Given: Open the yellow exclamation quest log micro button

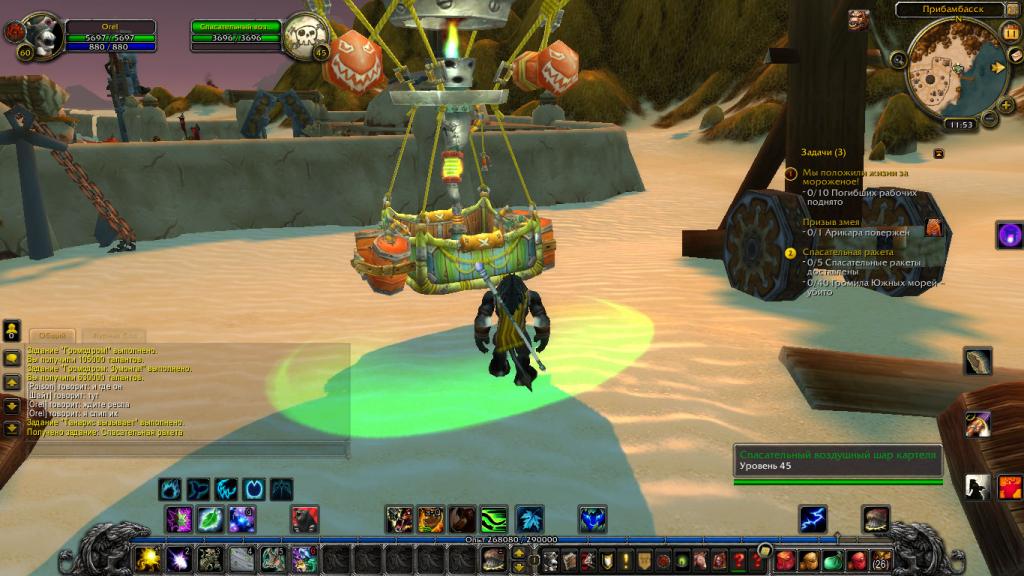Looking at the screenshot, I should pos(625,560).
